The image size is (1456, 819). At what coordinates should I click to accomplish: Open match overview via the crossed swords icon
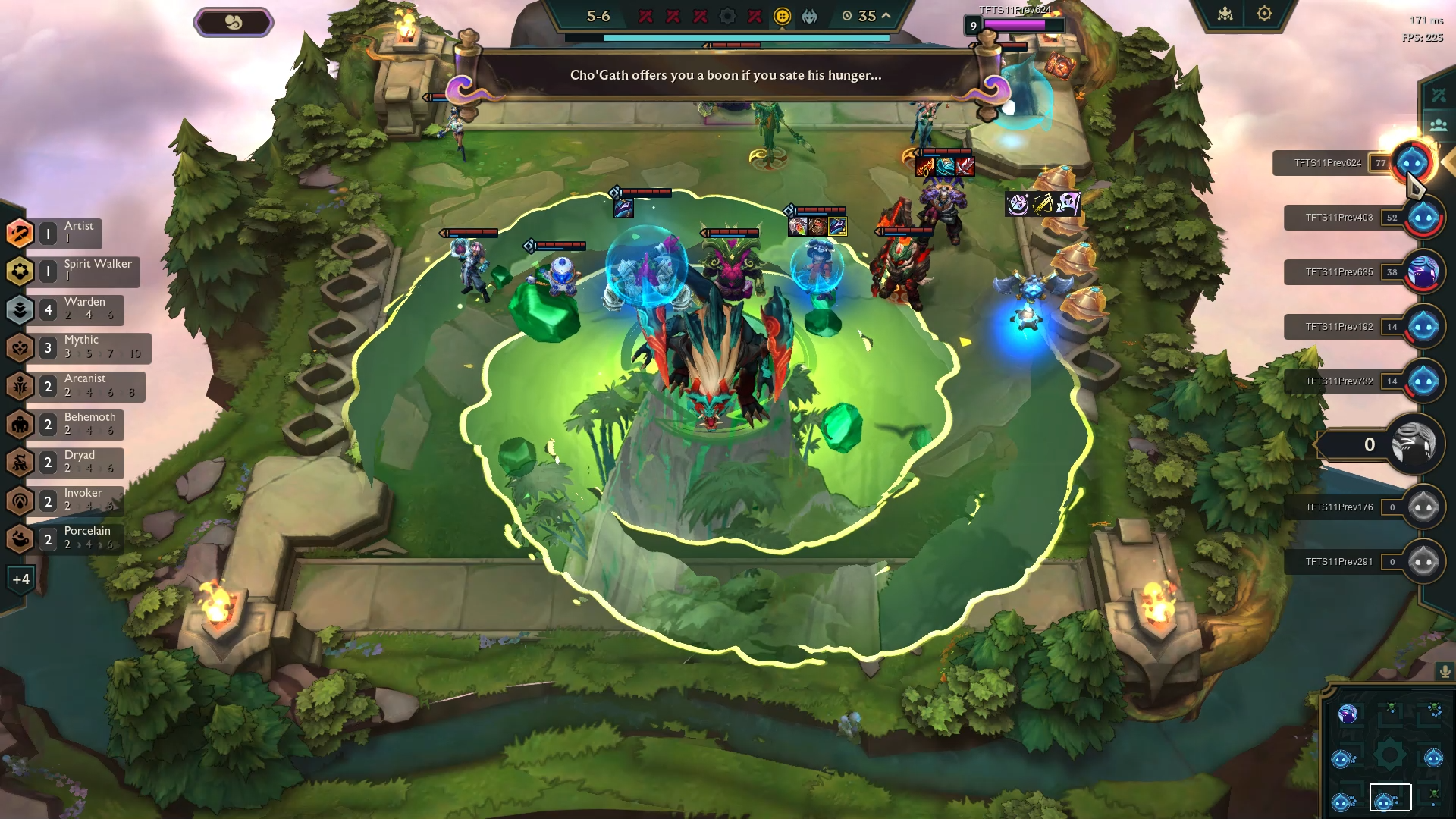pyautogui.click(x=1438, y=96)
